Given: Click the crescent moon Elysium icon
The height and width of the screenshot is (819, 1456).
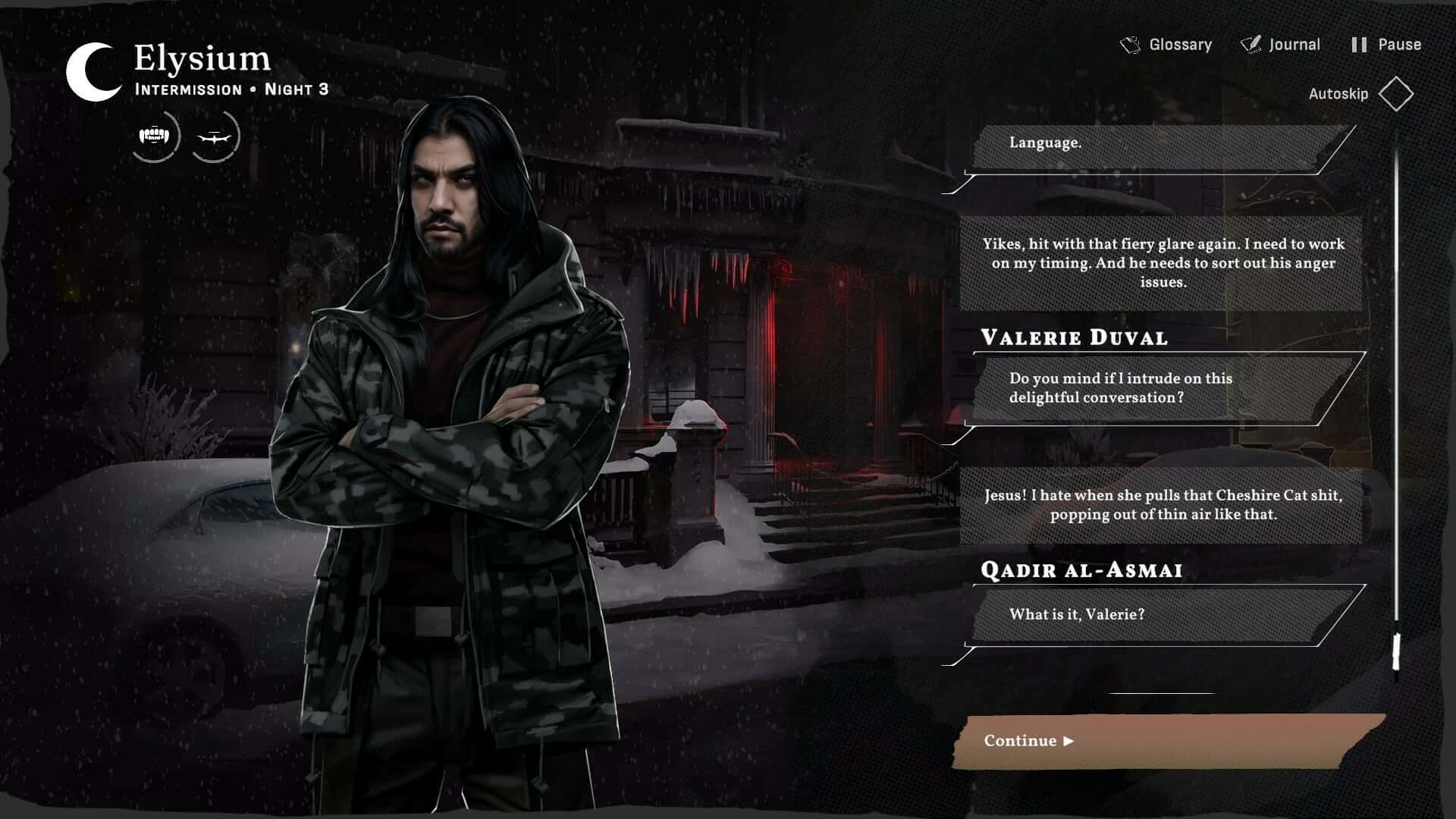Looking at the screenshot, I should click(x=89, y=71).
